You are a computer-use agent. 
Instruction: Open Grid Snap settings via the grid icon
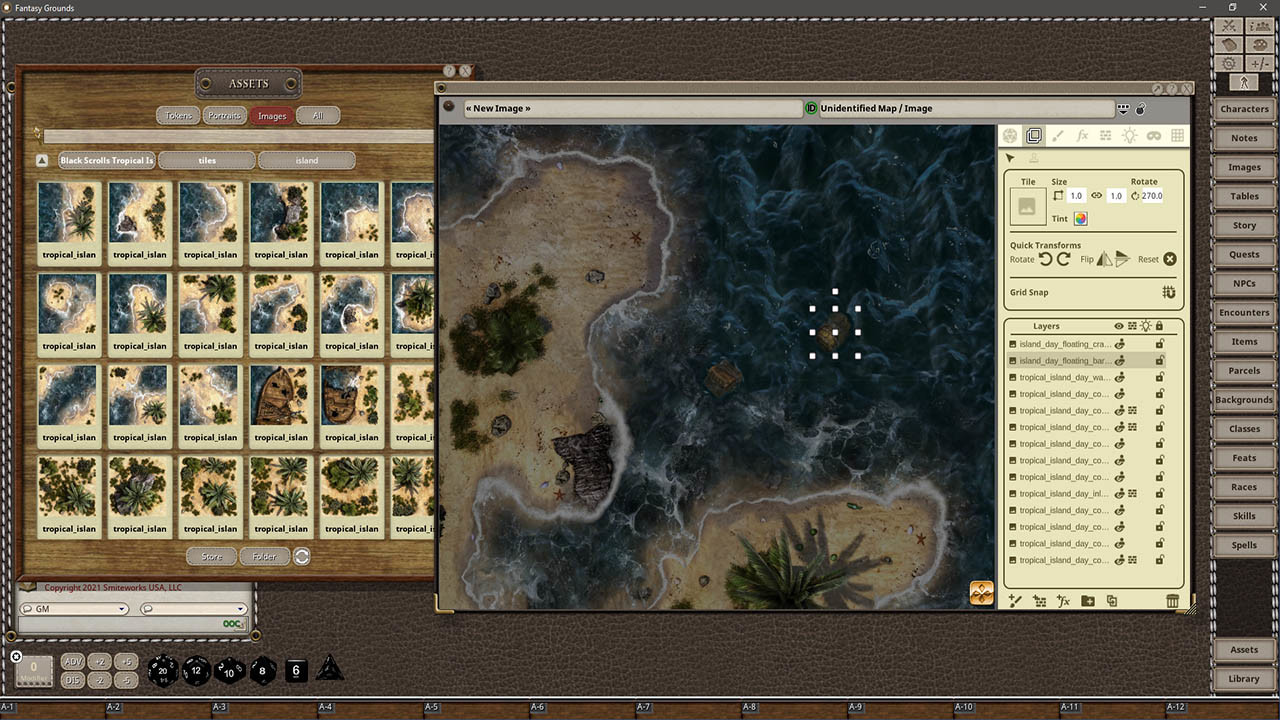(x=1168, y=292)
